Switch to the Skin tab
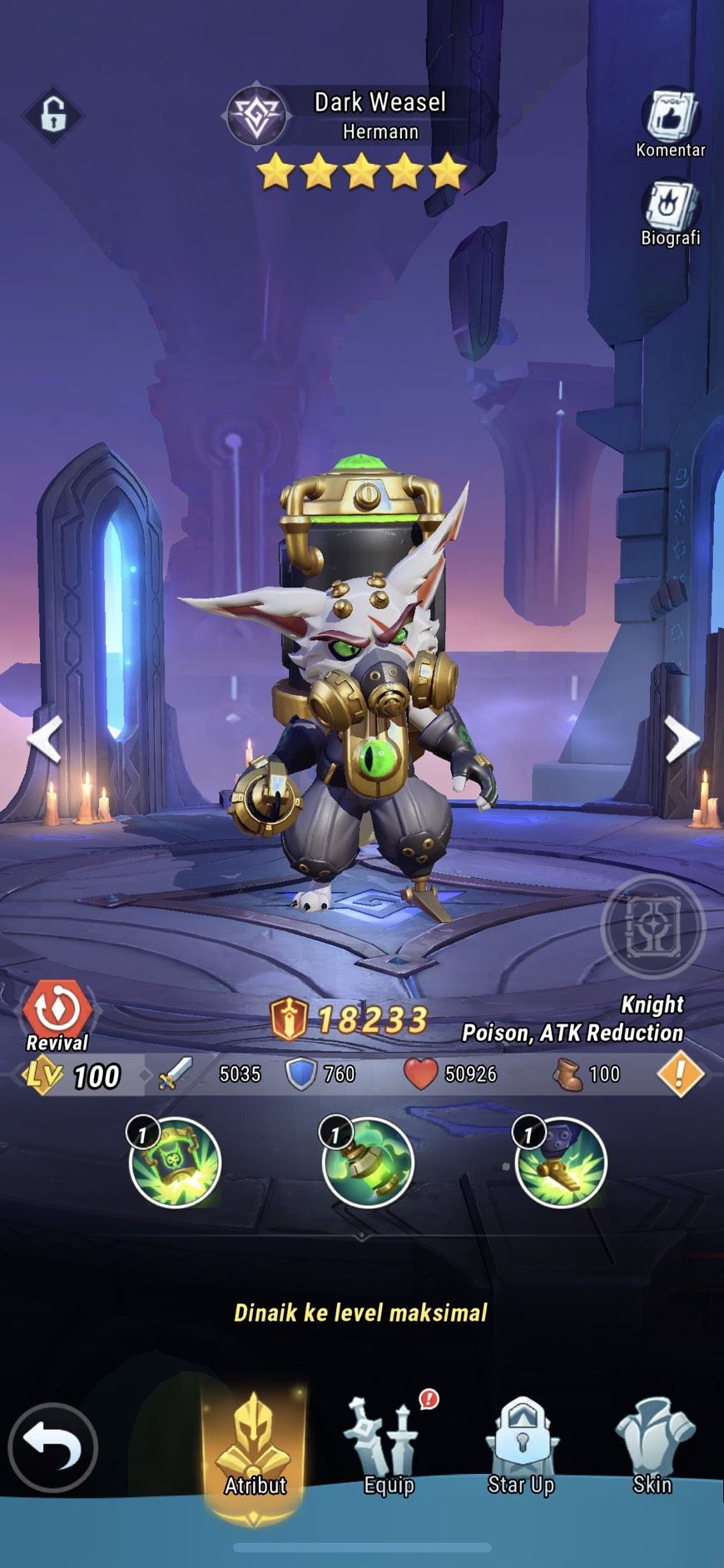Viewport: 724px width, 1568px height. point(653,1448)
